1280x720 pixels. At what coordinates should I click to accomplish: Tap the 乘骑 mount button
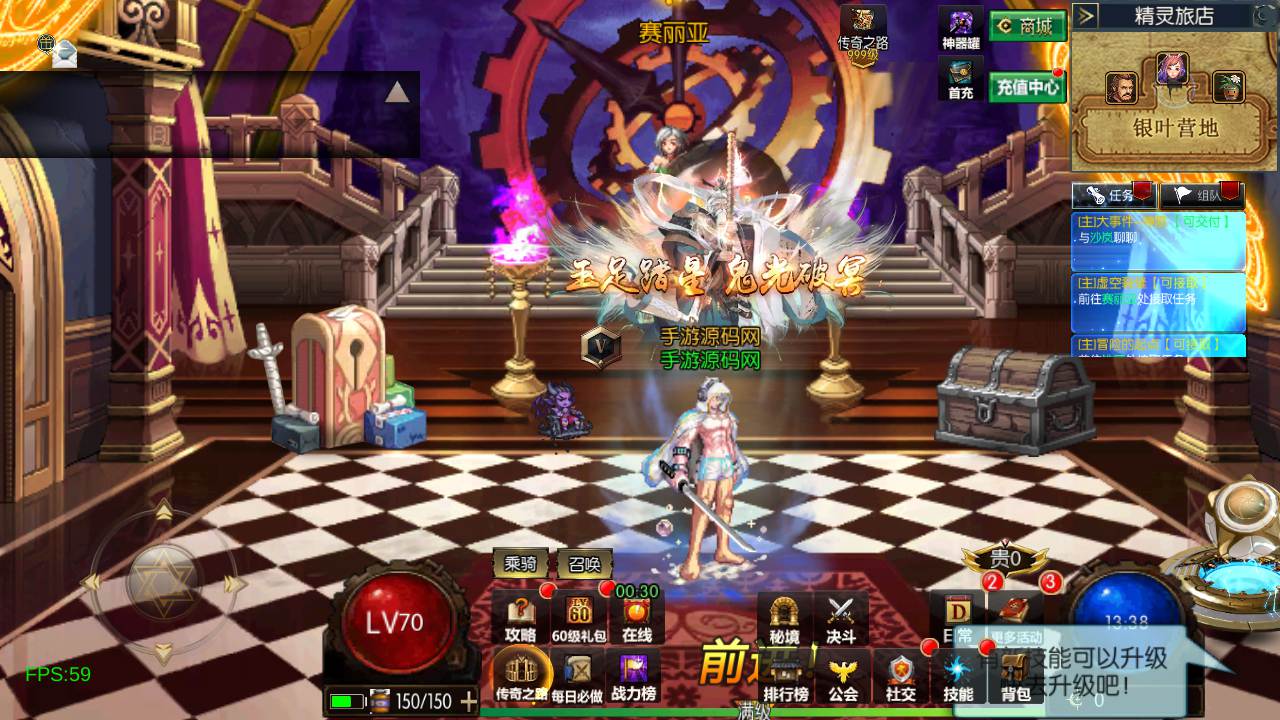(521, 564)
